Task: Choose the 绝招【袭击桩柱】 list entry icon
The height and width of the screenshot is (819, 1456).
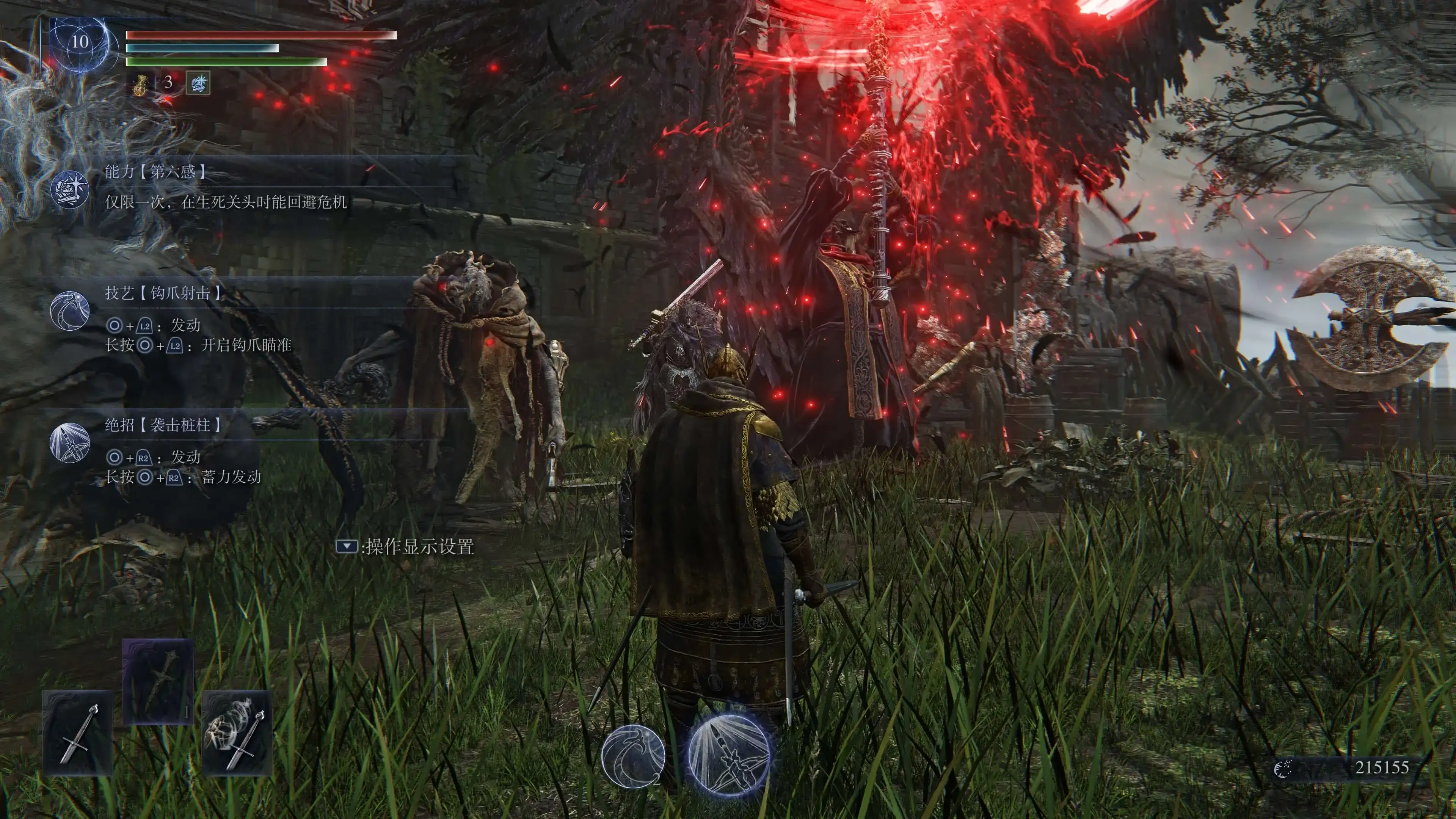Action: click(x=69, y=442)
